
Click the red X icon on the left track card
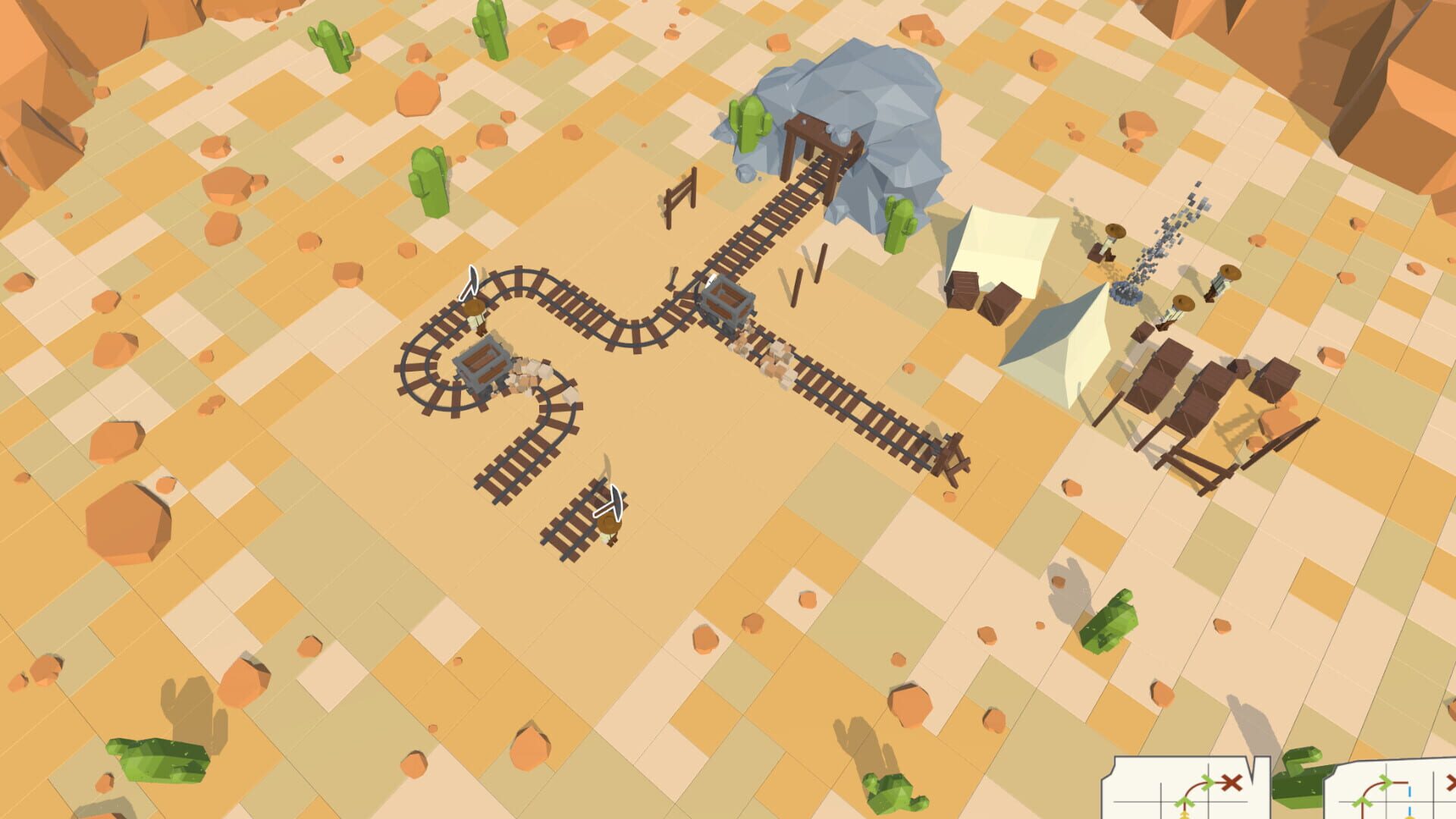(1232, 782)
